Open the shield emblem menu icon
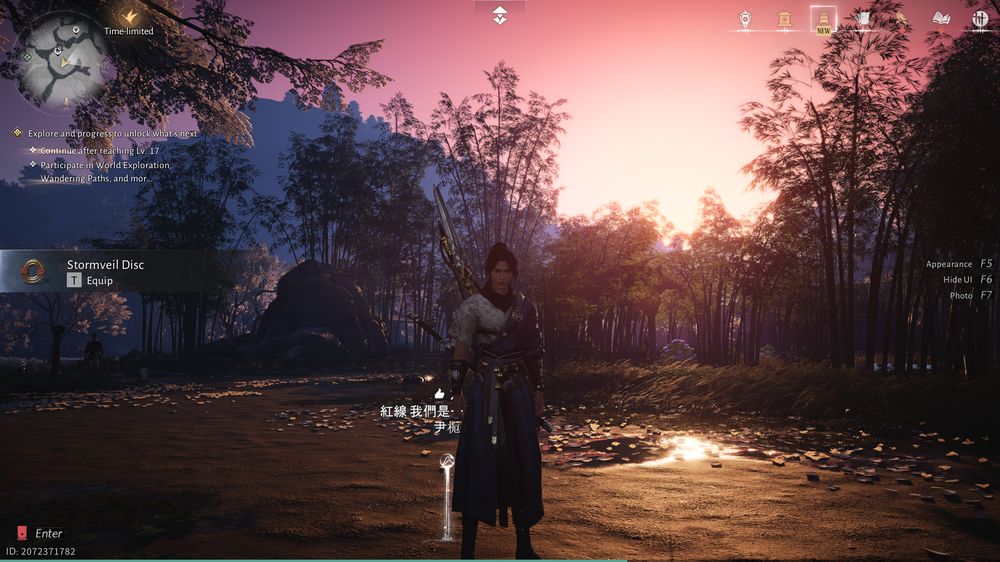The height and width of the screenshot is (562, 1000). click(745, 19)
